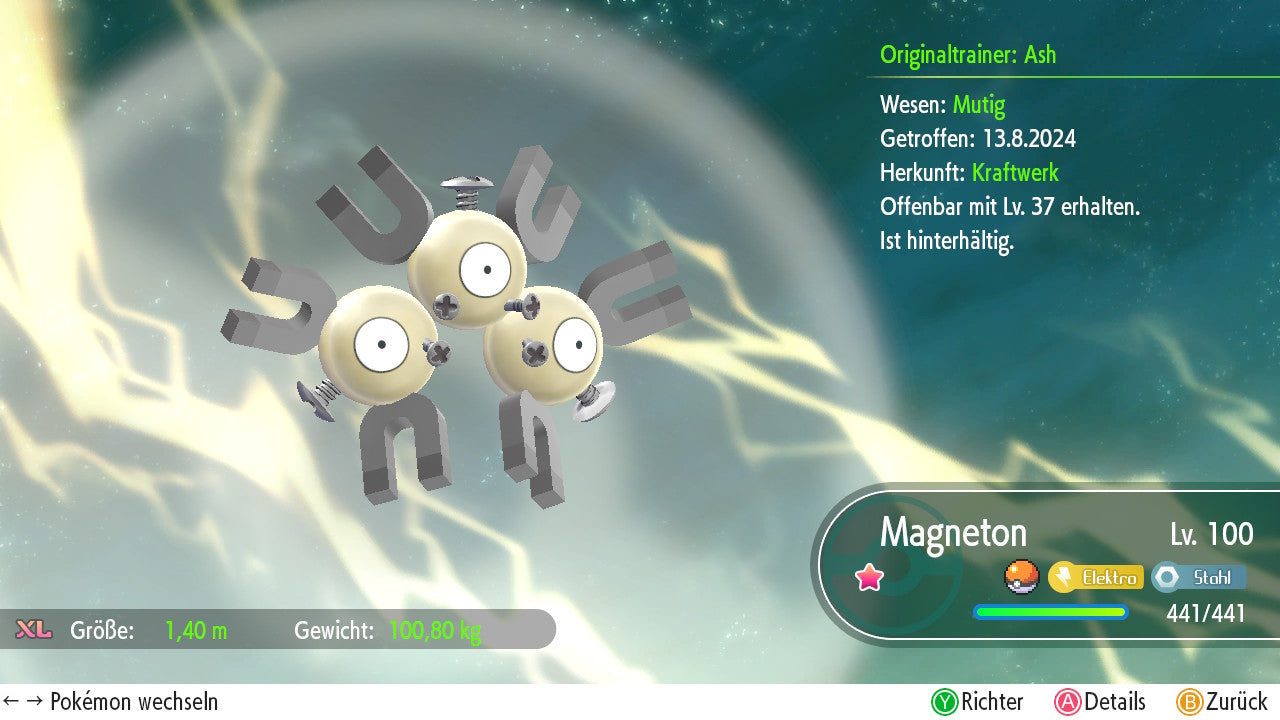Show the Details page
The height and width of the screenshot is (720, 1280).
point(1100,702)
